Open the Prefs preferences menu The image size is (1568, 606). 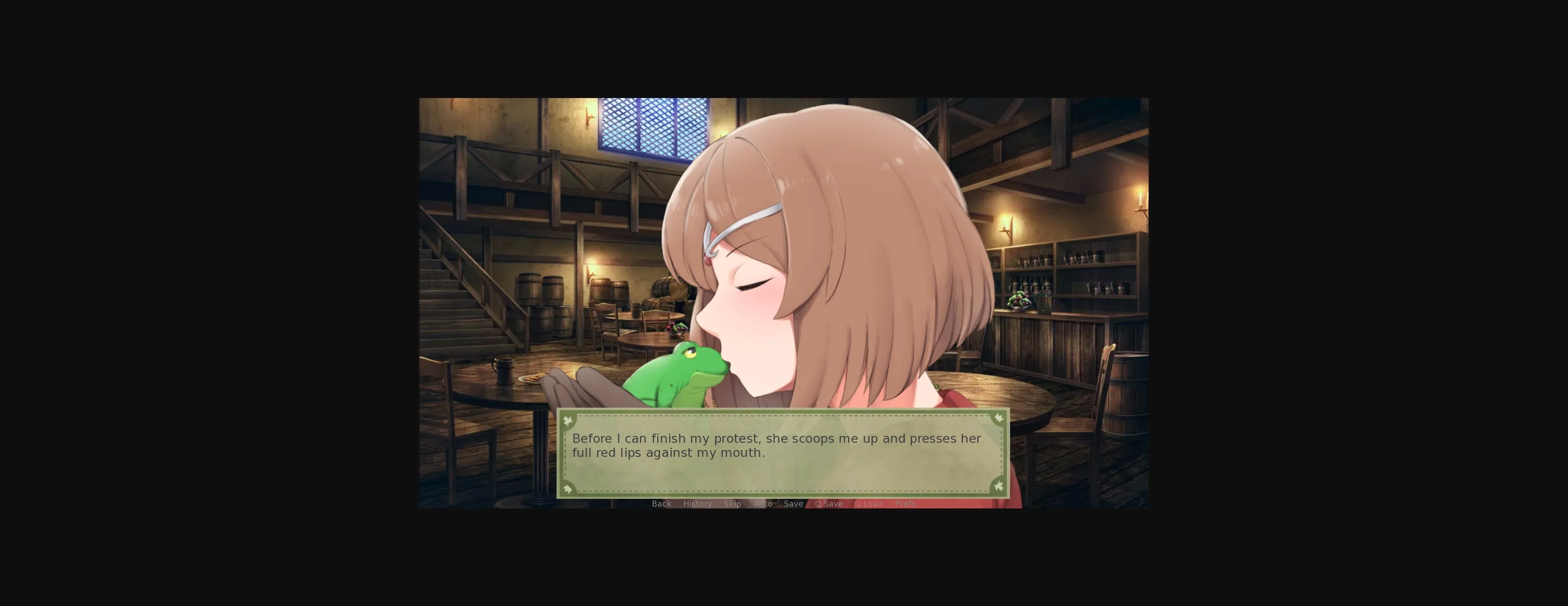tap(905, 504)
